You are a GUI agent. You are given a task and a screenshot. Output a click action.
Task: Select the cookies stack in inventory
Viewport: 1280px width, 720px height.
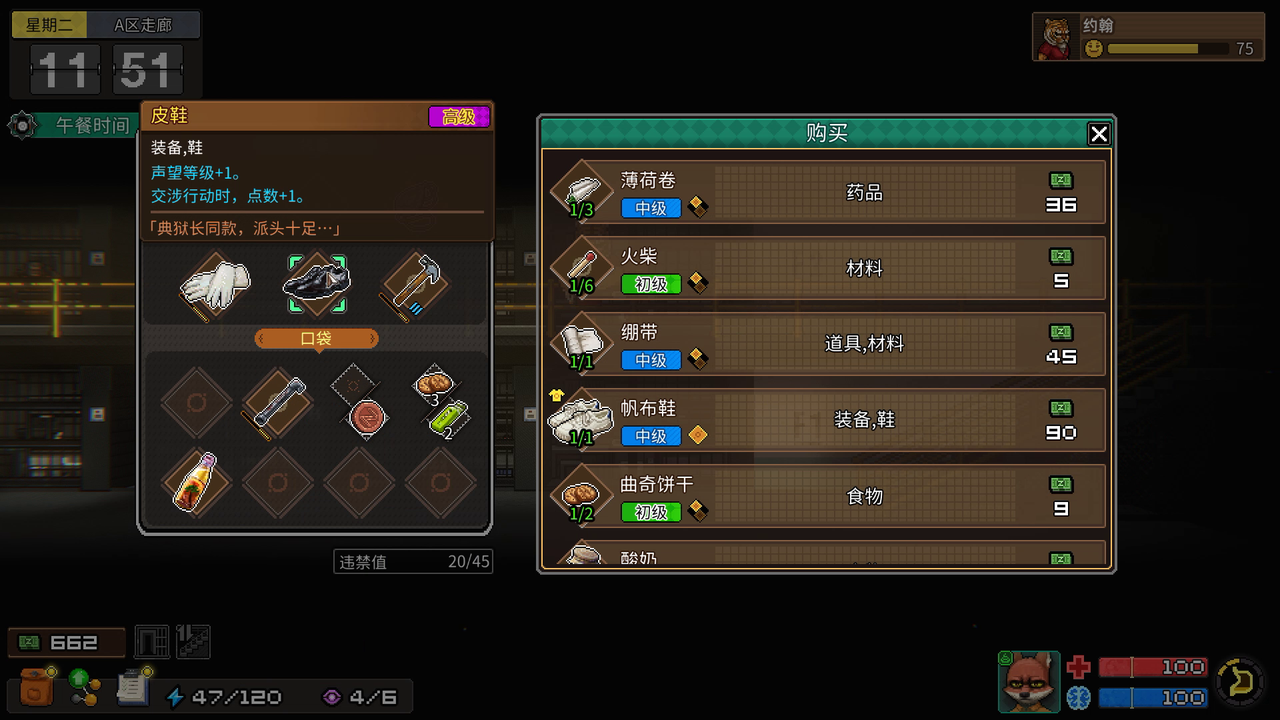[x=433, y=385]
